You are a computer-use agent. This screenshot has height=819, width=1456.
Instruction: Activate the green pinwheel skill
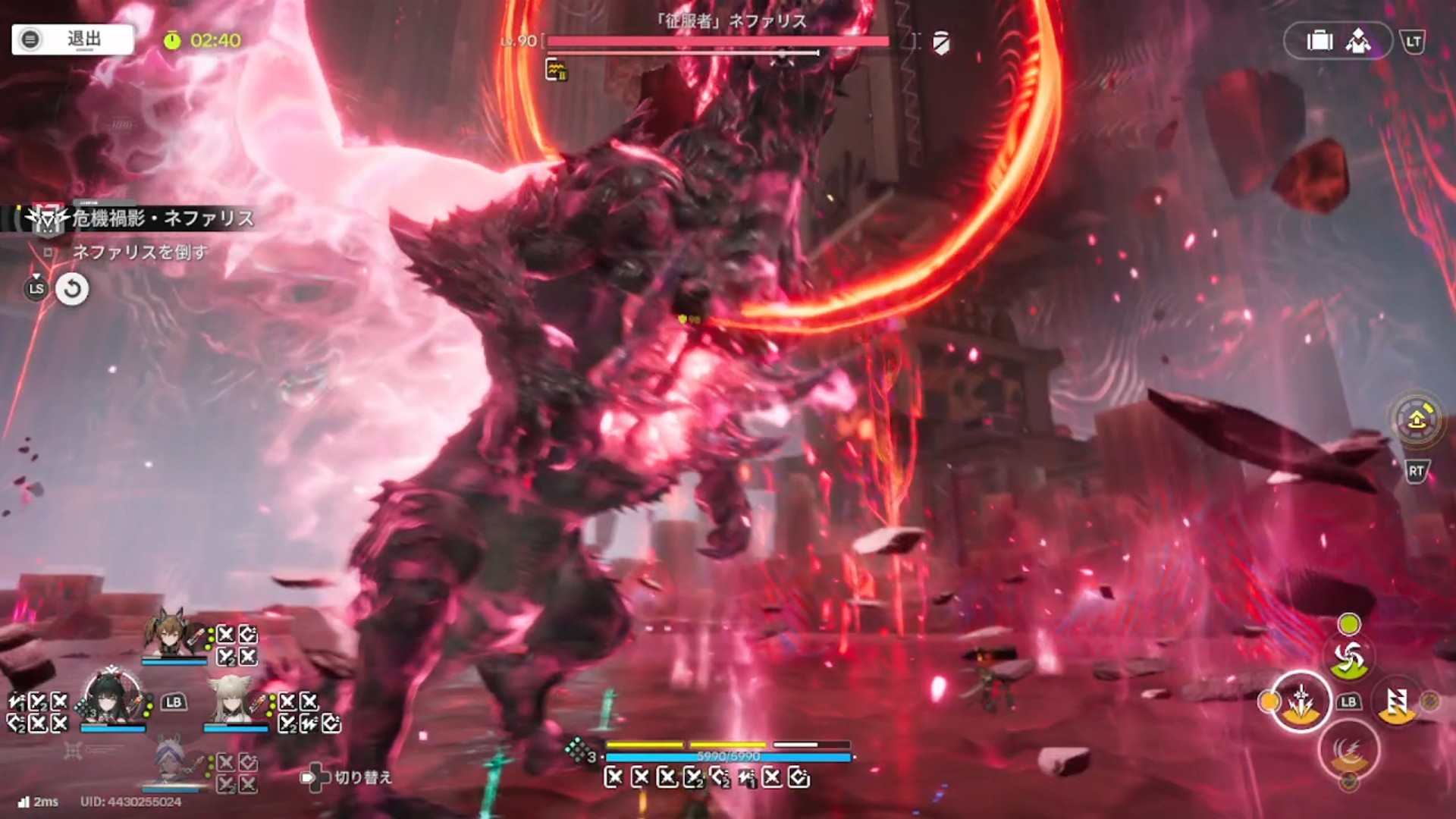[1348, 658]
